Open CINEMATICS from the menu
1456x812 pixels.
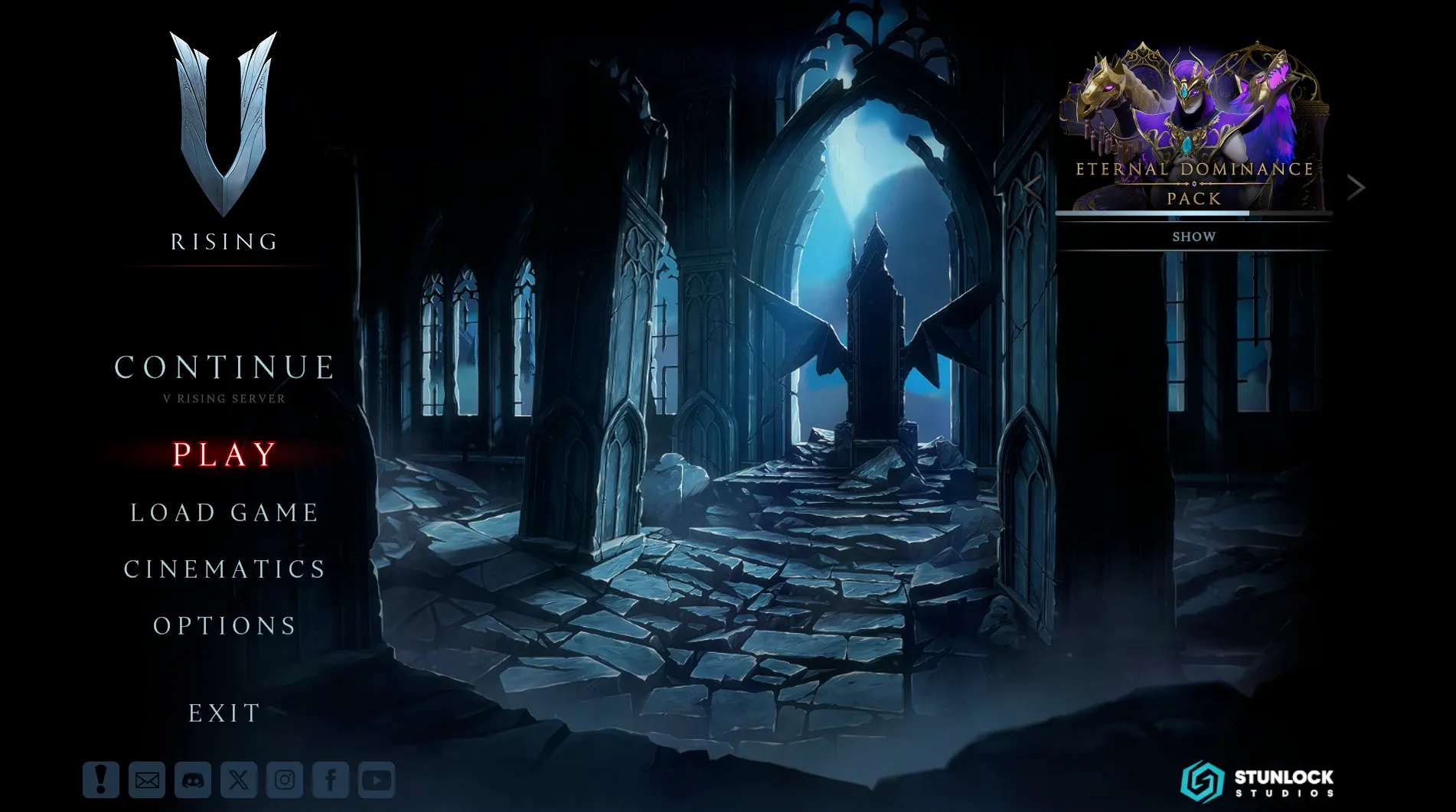click(224, 569)
